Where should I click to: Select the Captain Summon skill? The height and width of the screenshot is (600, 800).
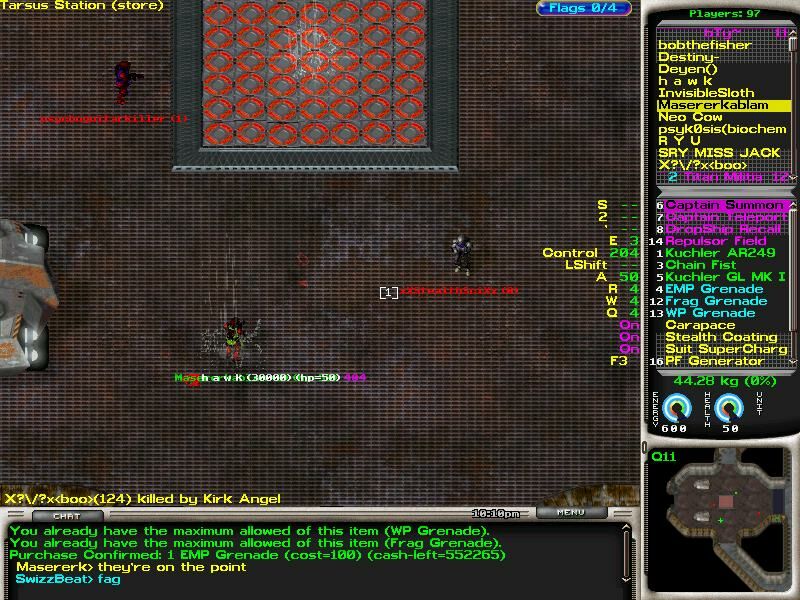(x=725, y=205)
